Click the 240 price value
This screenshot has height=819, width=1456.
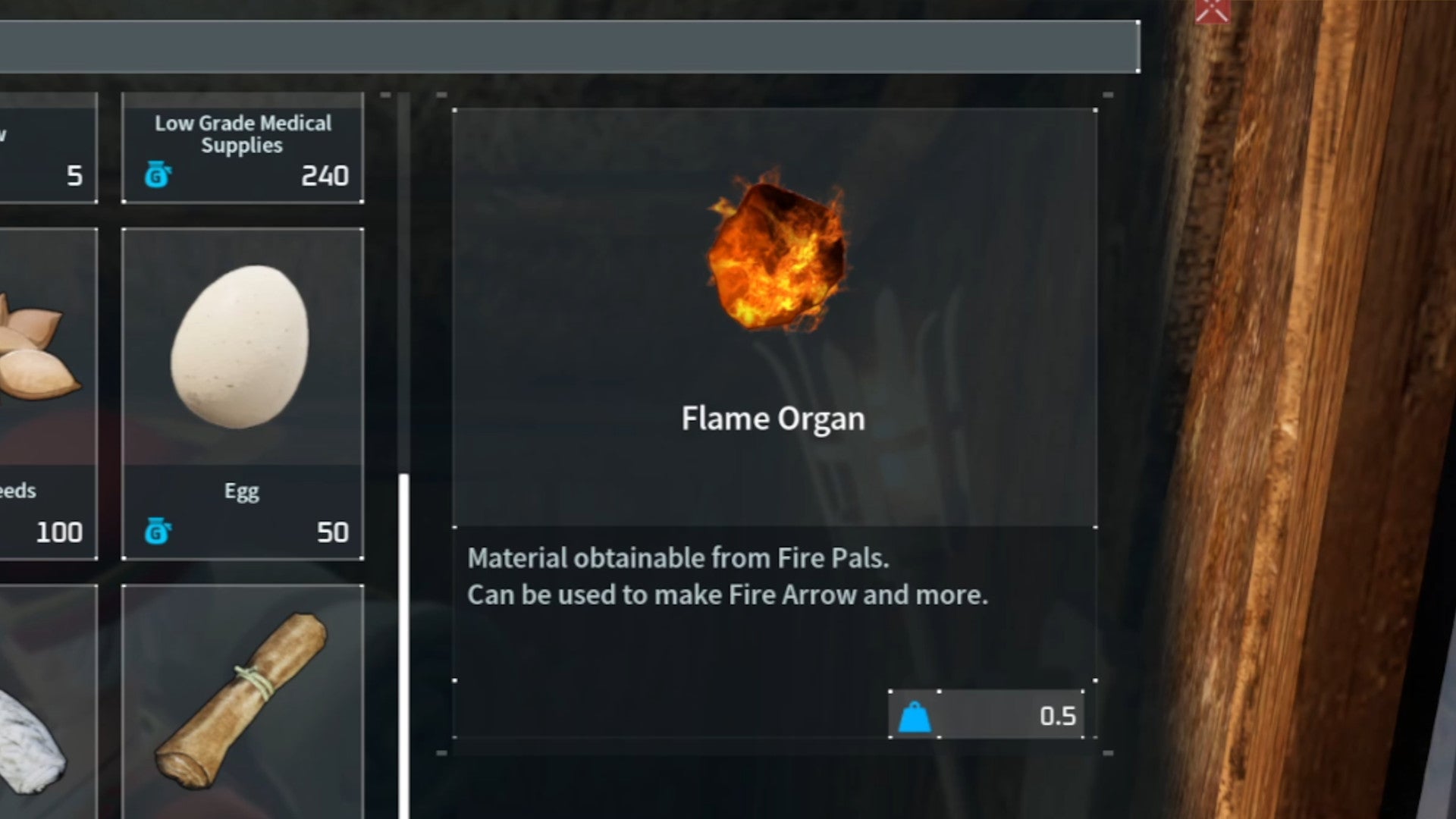point(326,177)
